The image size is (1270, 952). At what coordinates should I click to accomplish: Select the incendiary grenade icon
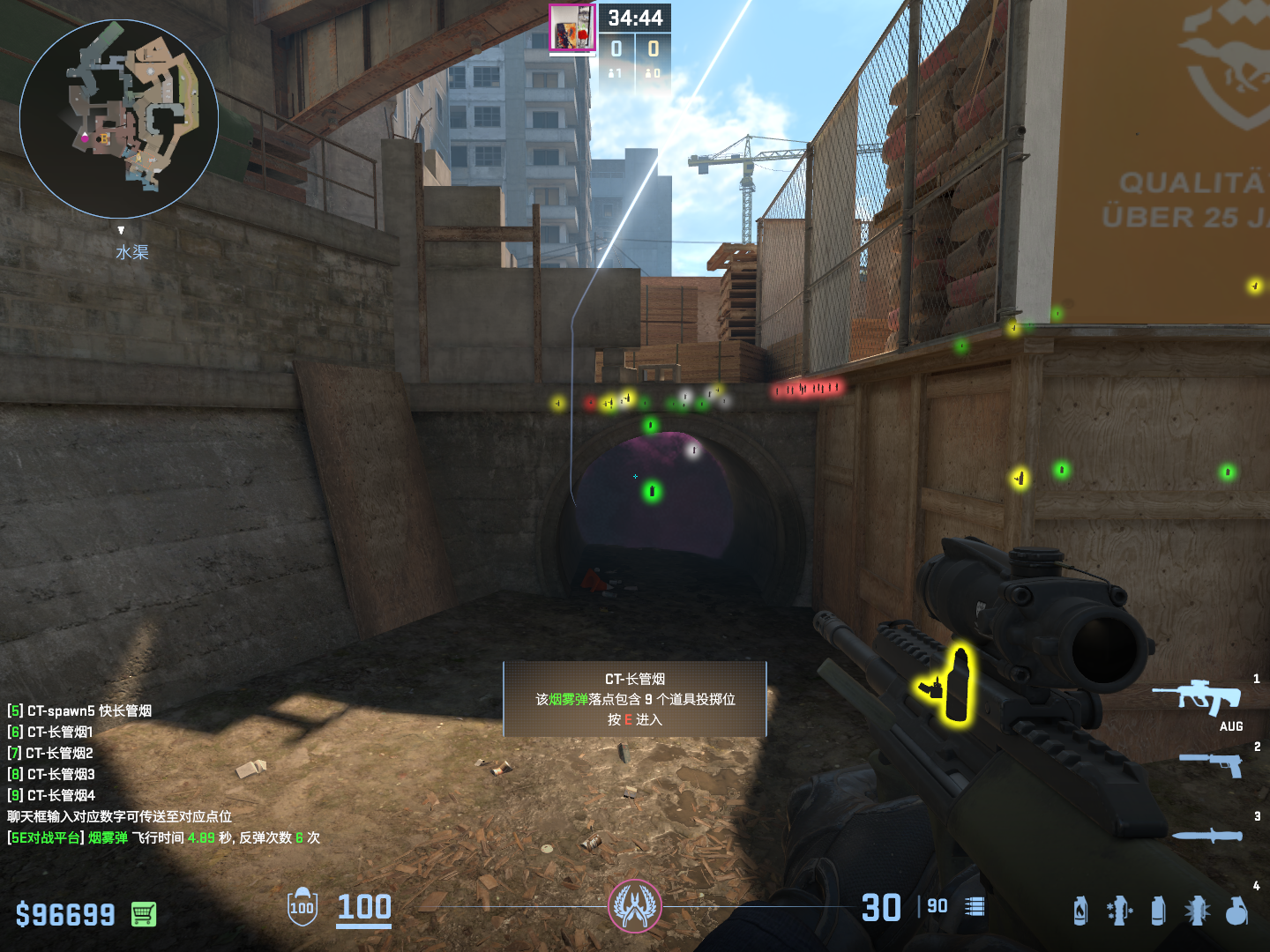coord(1080,911)
